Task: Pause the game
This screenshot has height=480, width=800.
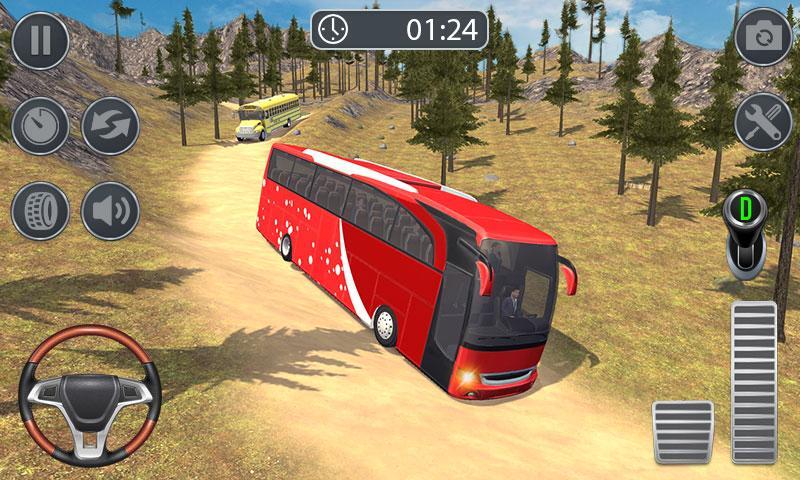Action: pos(40,40)
